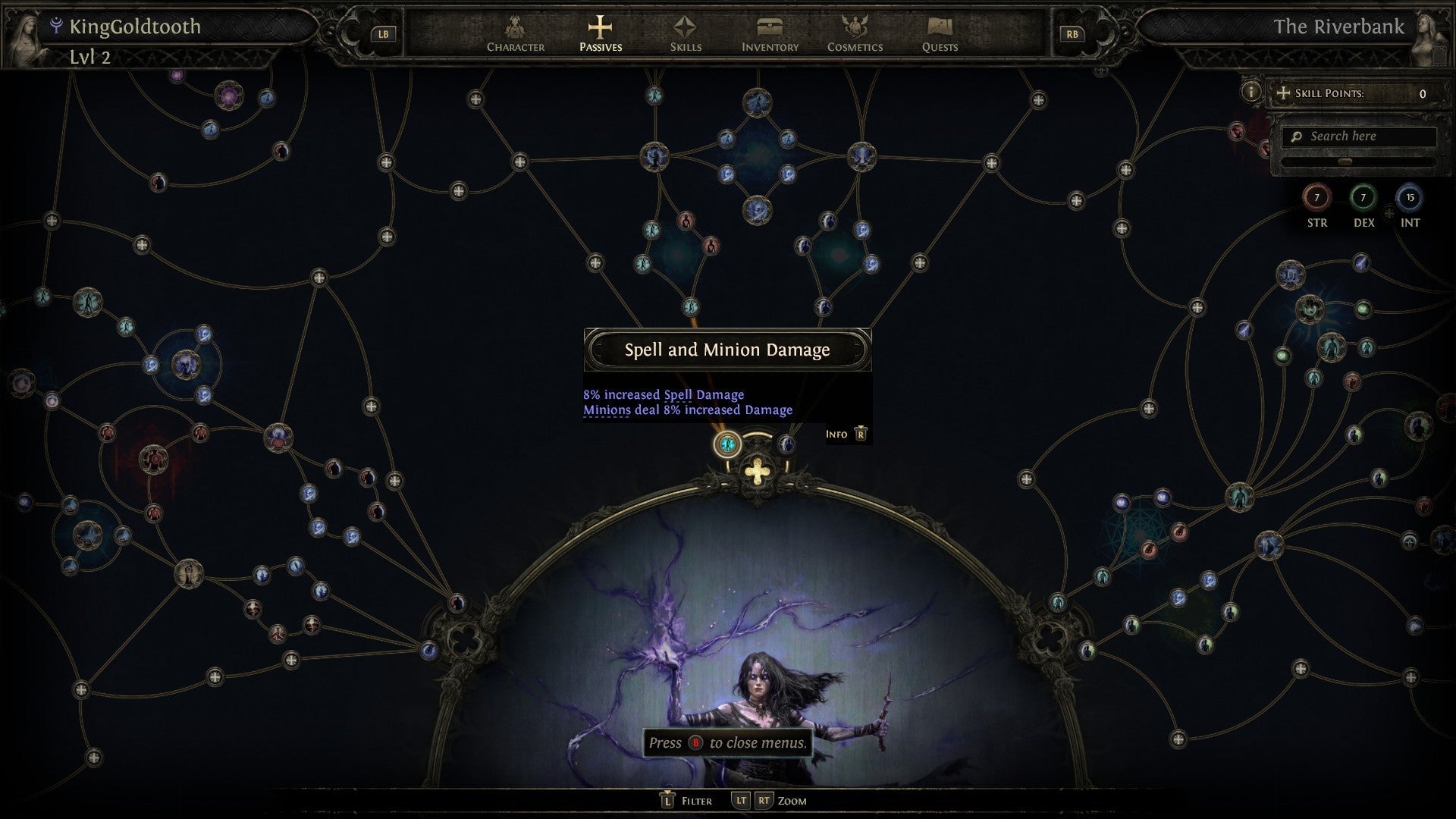Toggle the node Filter with the L button
The height and width of the screenshot is (819, 1456).
coord(667,800)
